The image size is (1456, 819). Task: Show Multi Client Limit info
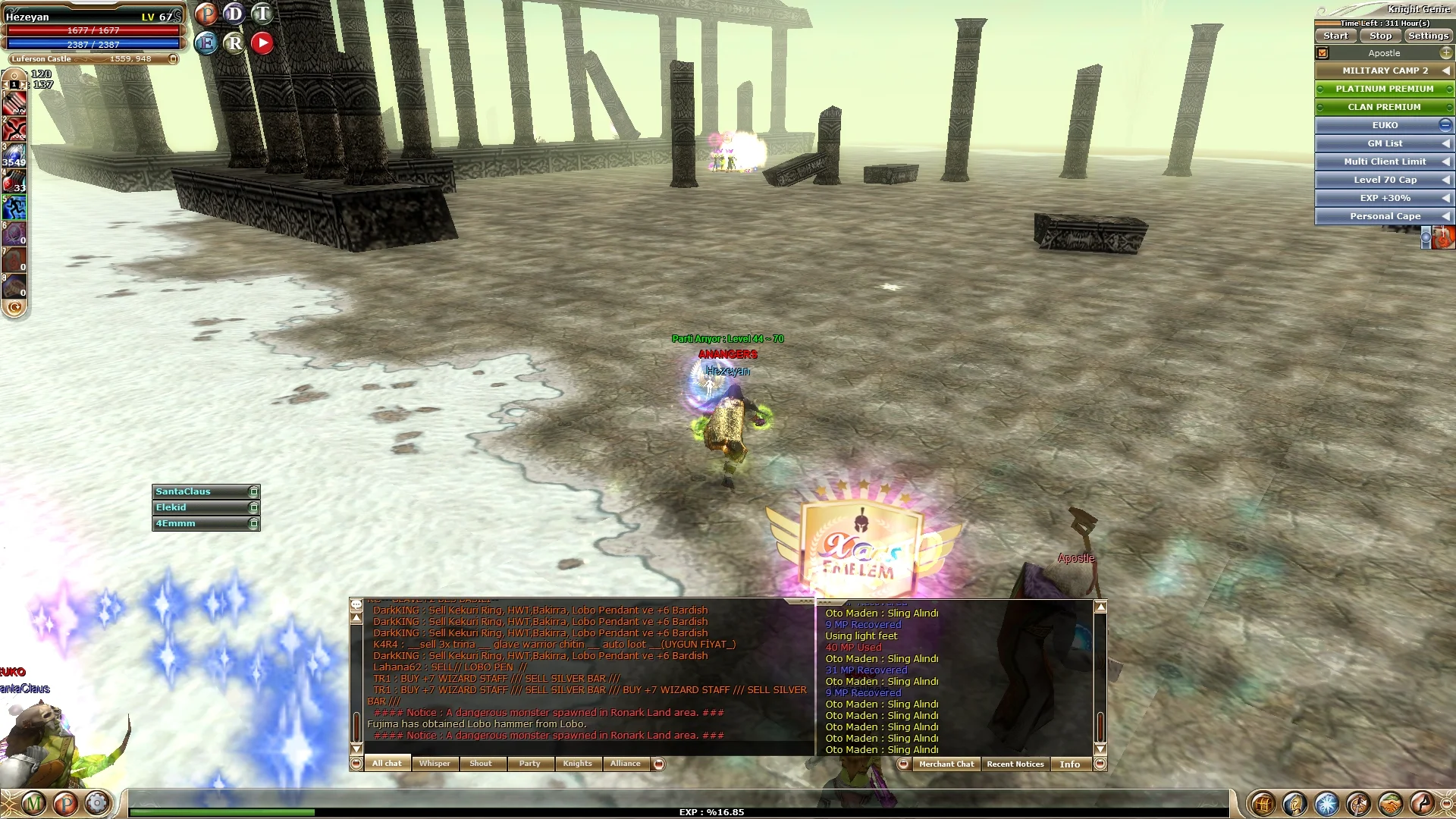[x=1384, y=162]
